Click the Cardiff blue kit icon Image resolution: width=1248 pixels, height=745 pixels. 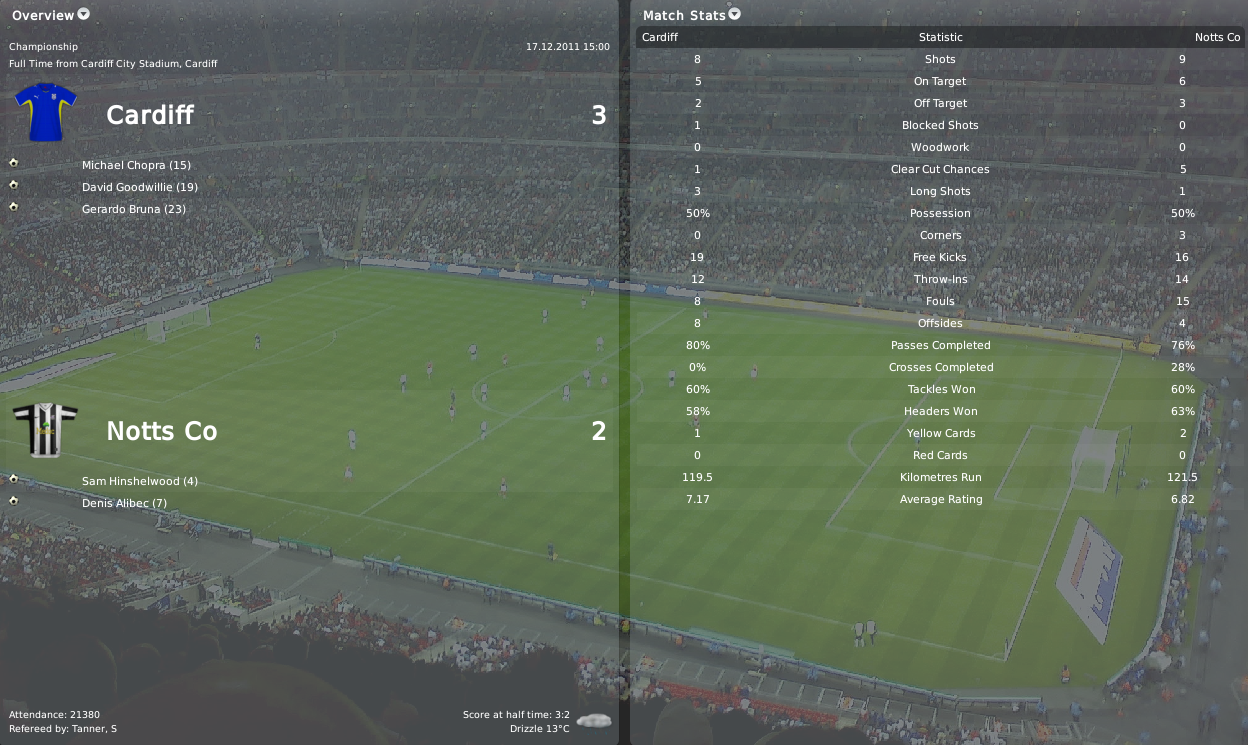(x=45, y=112)
